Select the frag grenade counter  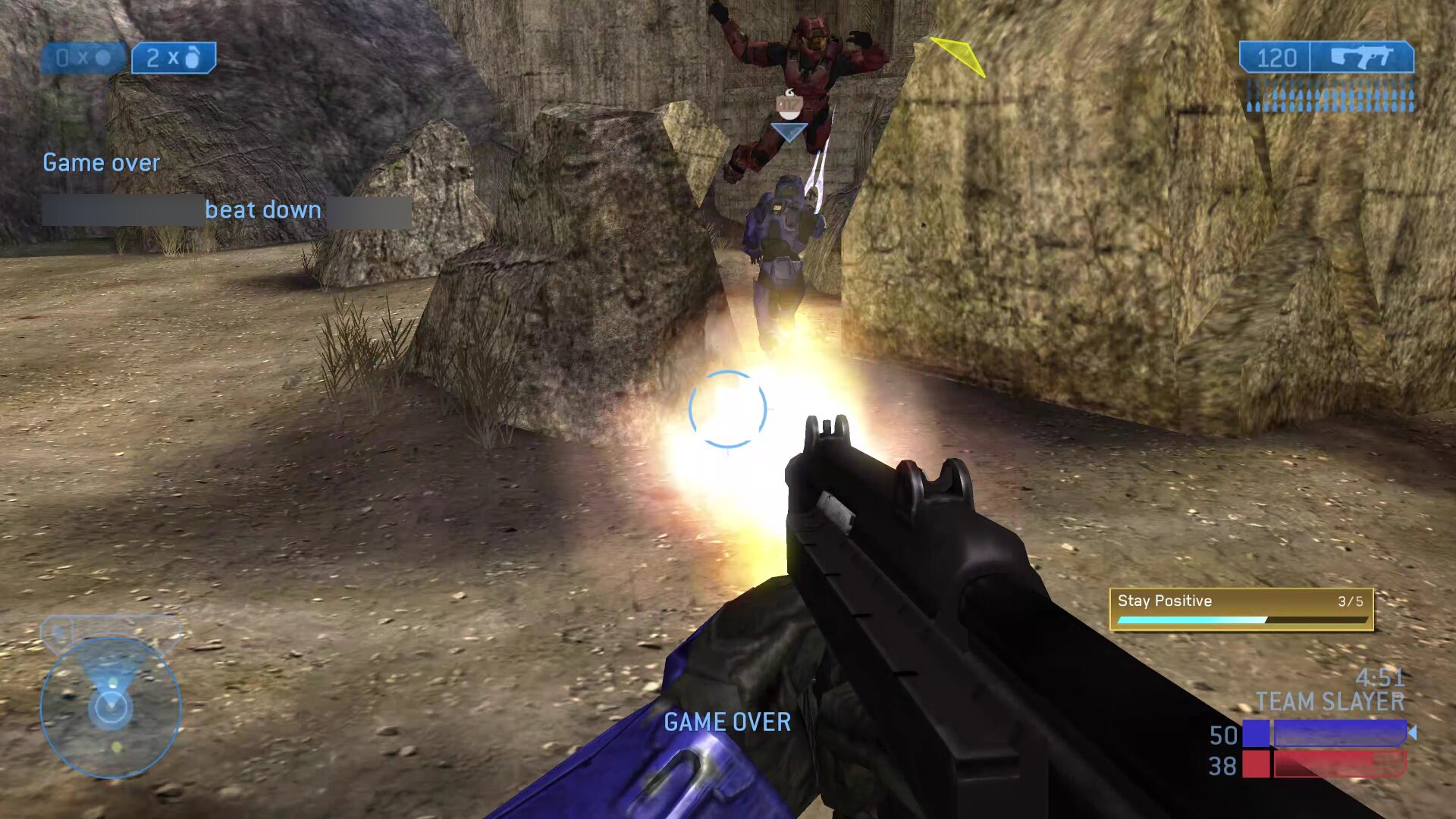[x=174, y=58]
